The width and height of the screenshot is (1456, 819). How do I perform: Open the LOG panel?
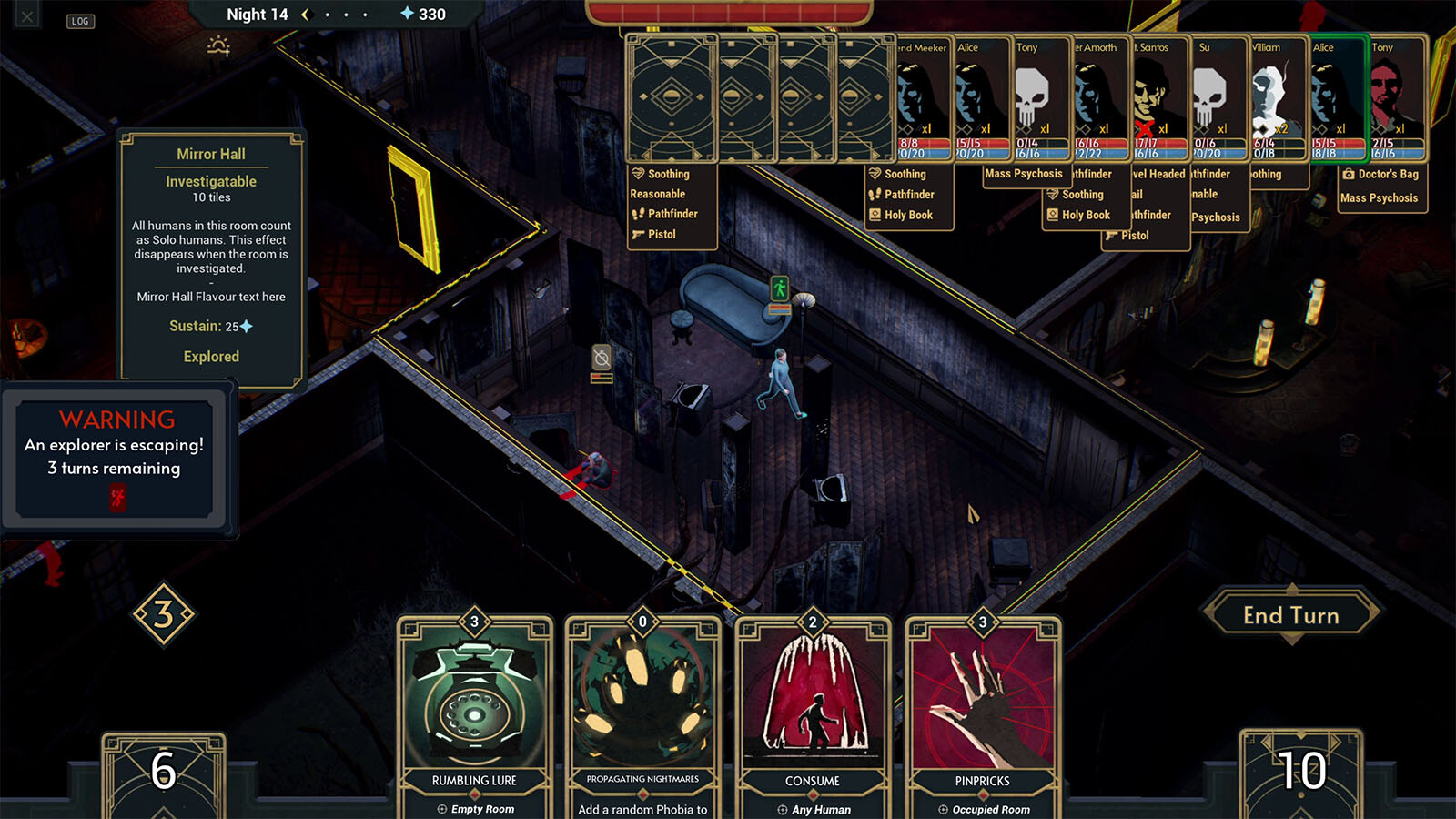80,21
